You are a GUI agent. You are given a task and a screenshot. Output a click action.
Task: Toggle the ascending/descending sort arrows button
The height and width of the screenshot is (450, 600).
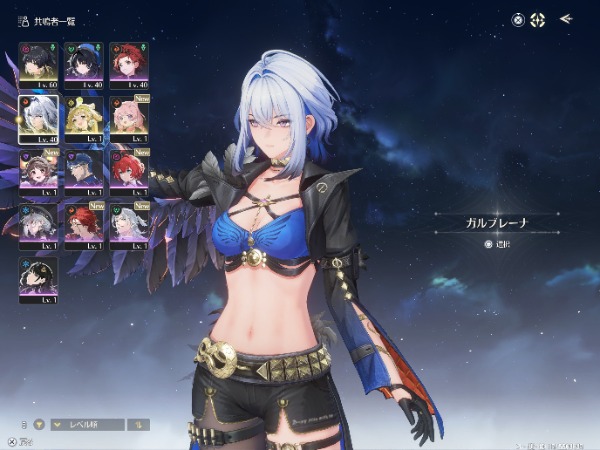pos(139,425)
